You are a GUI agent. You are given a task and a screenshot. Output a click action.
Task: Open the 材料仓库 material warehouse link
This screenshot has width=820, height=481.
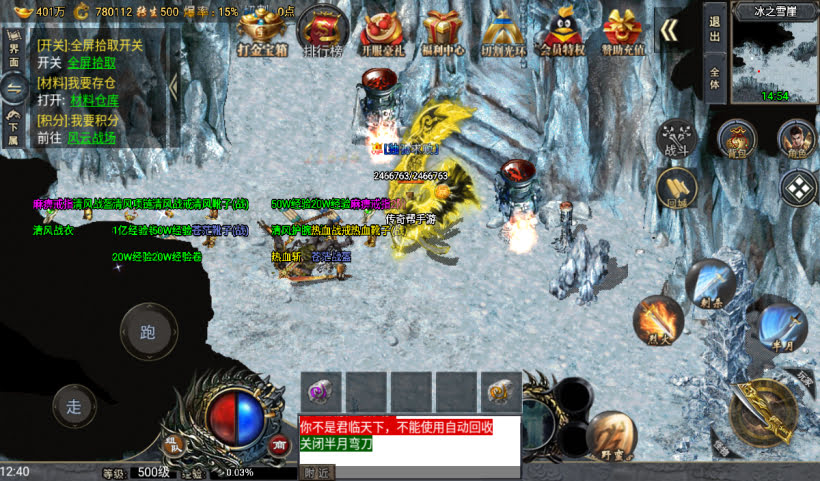tap(94, 100)
